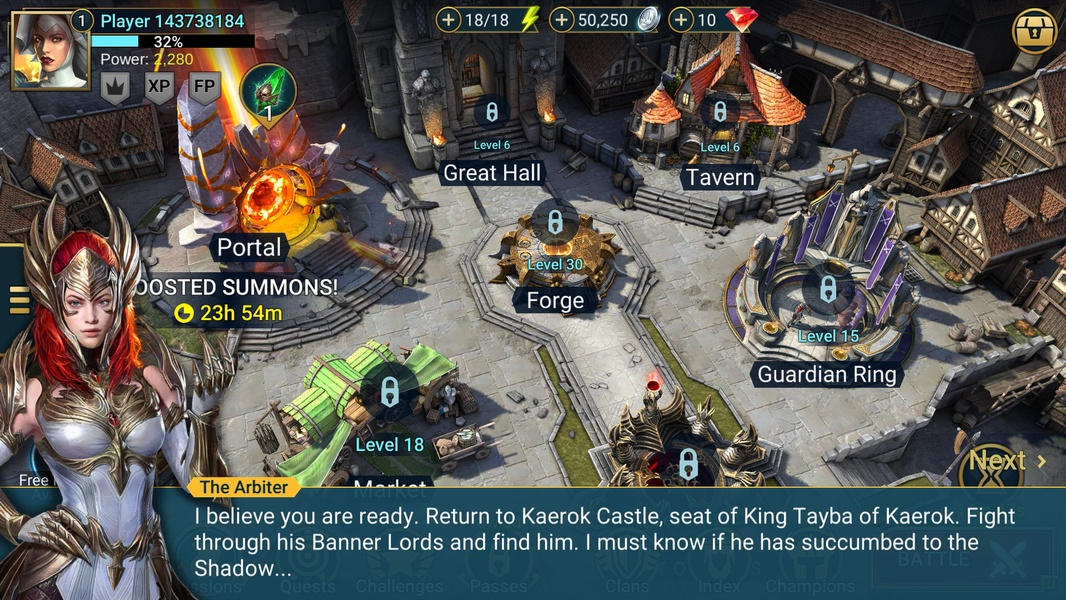This screenshot has height=600, width=1066.
Task: Select the Great Hall label
Action: click(x=492, y=173)
